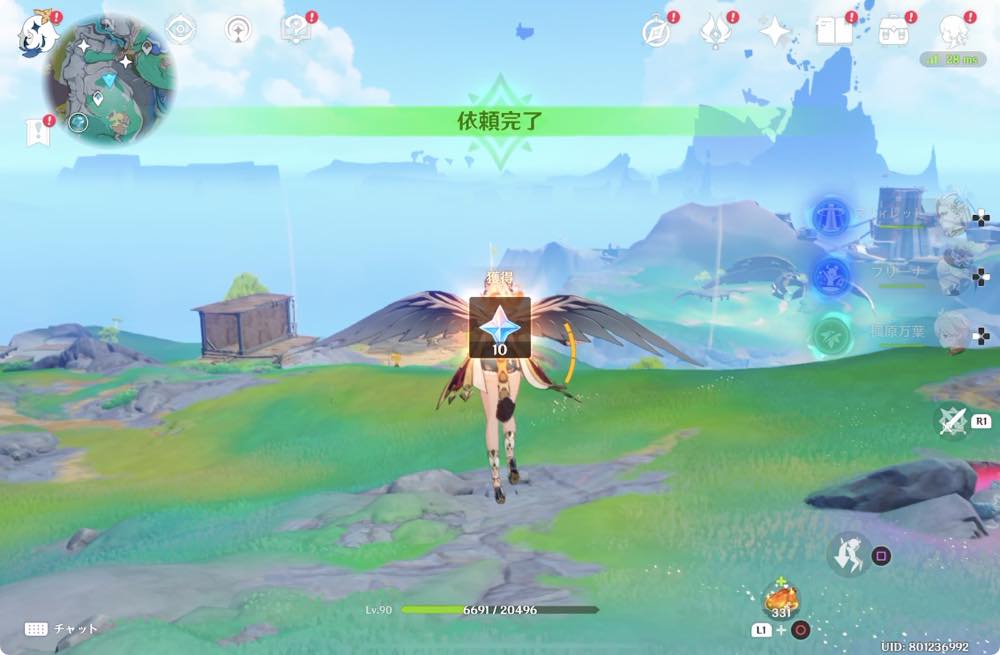The width and height of the screenshot is (1000, 655).
Task: Activate the sprint dash icon
Action: [847, 553]
